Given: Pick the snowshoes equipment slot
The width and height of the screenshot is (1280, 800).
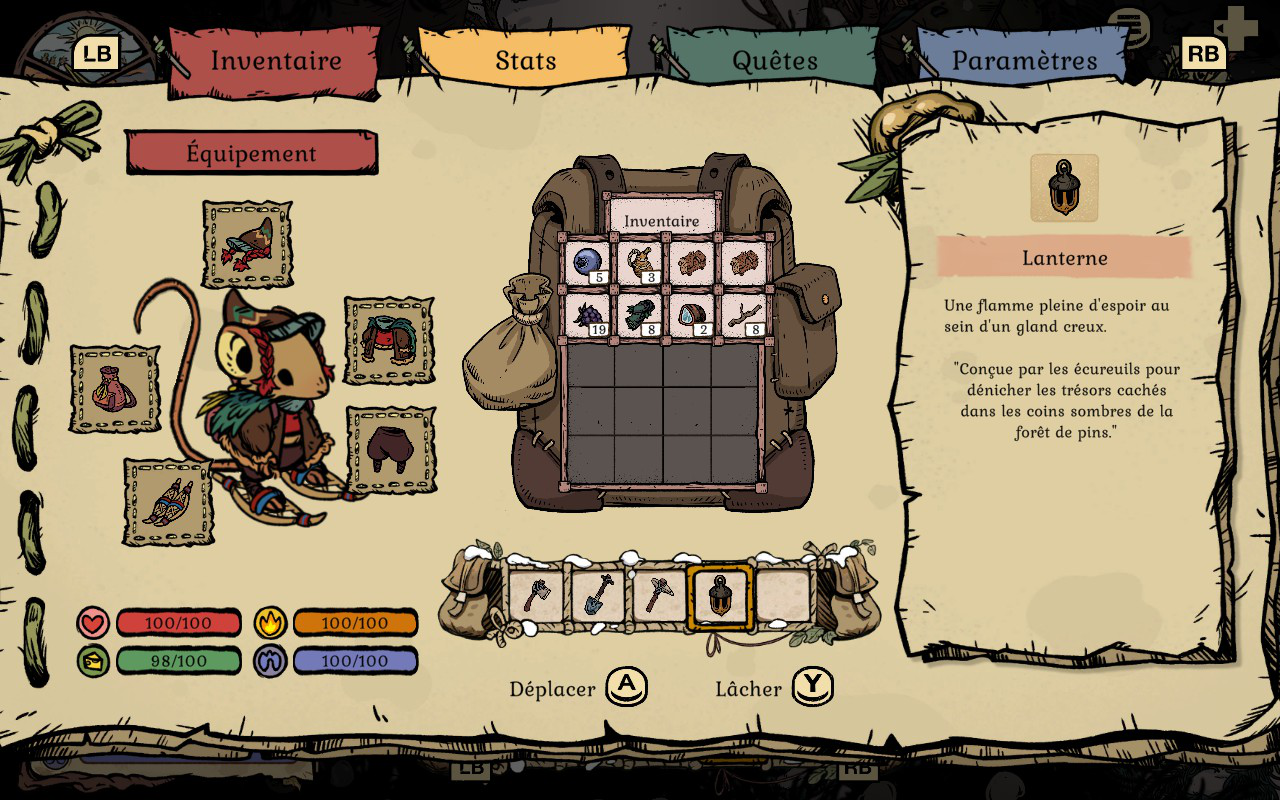Looking at the screenshot, I should (168, 502).
